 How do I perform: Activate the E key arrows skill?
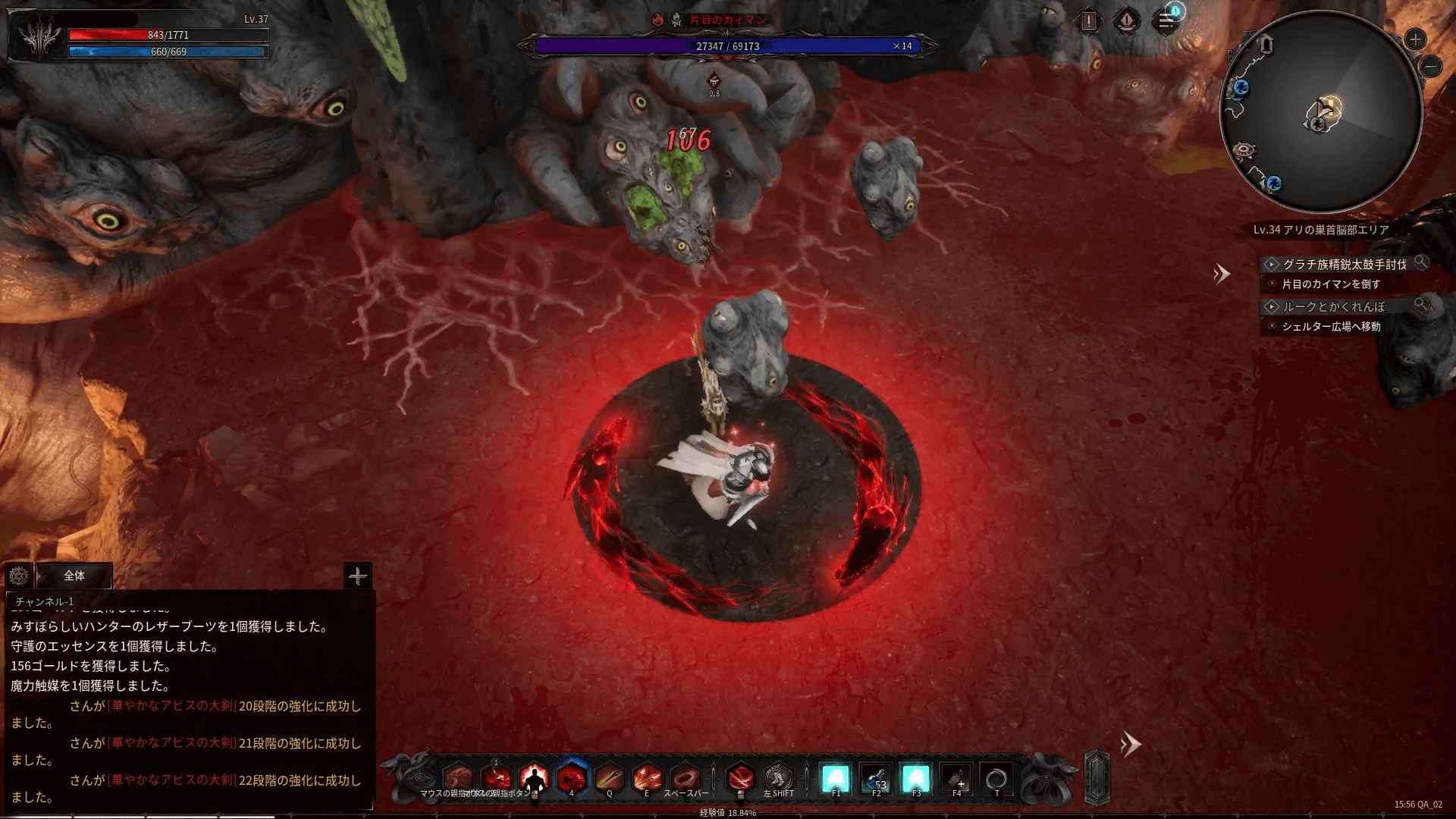click(x=647, y=777)
